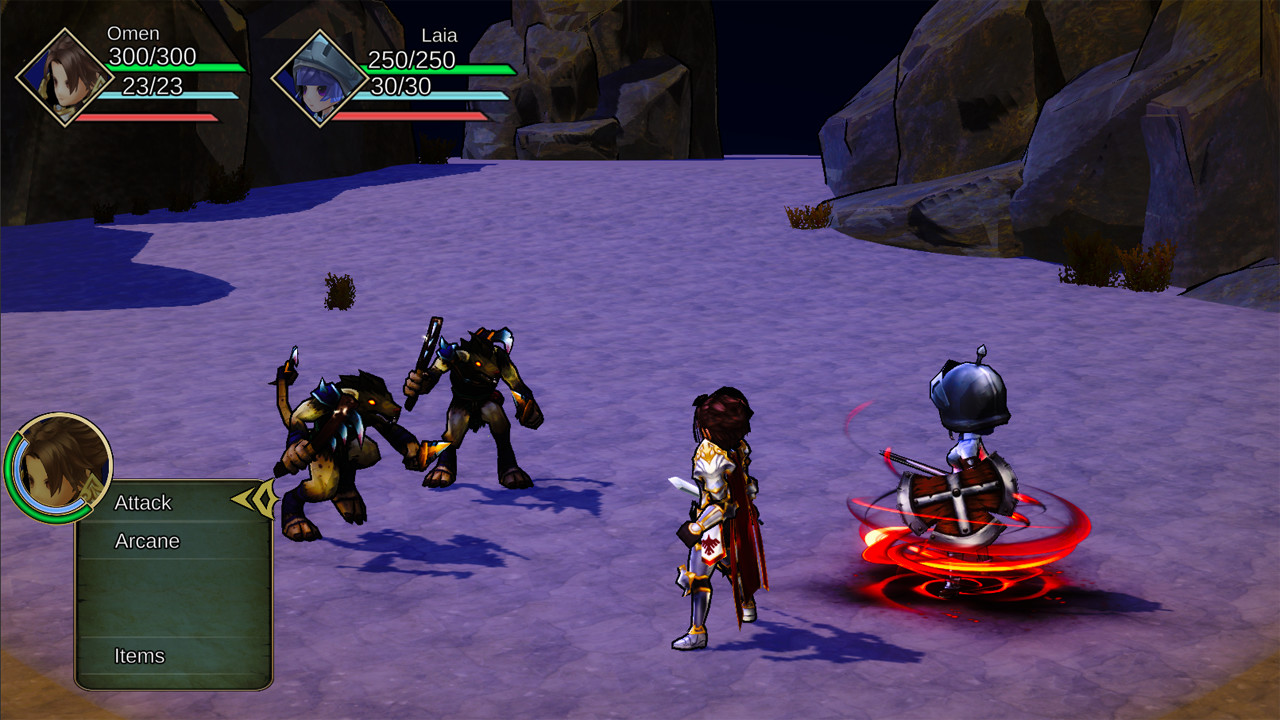Open the Items battle option

tap(140, 656)
